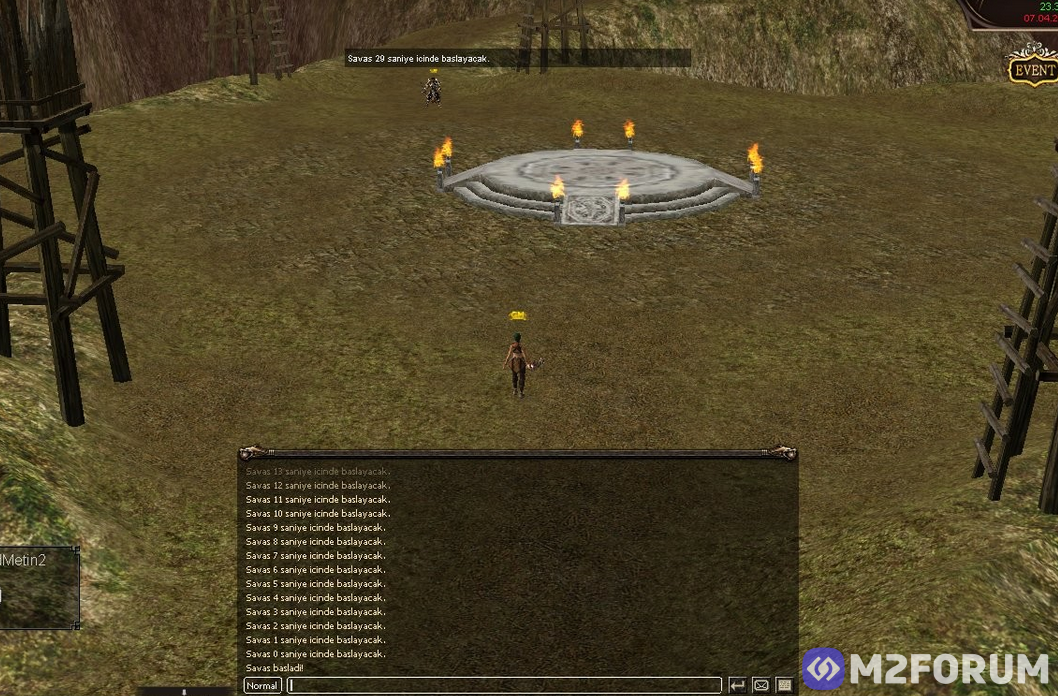Open the envelope whisper button
The width and height of the screenshot is (1058, 696).
761,686
